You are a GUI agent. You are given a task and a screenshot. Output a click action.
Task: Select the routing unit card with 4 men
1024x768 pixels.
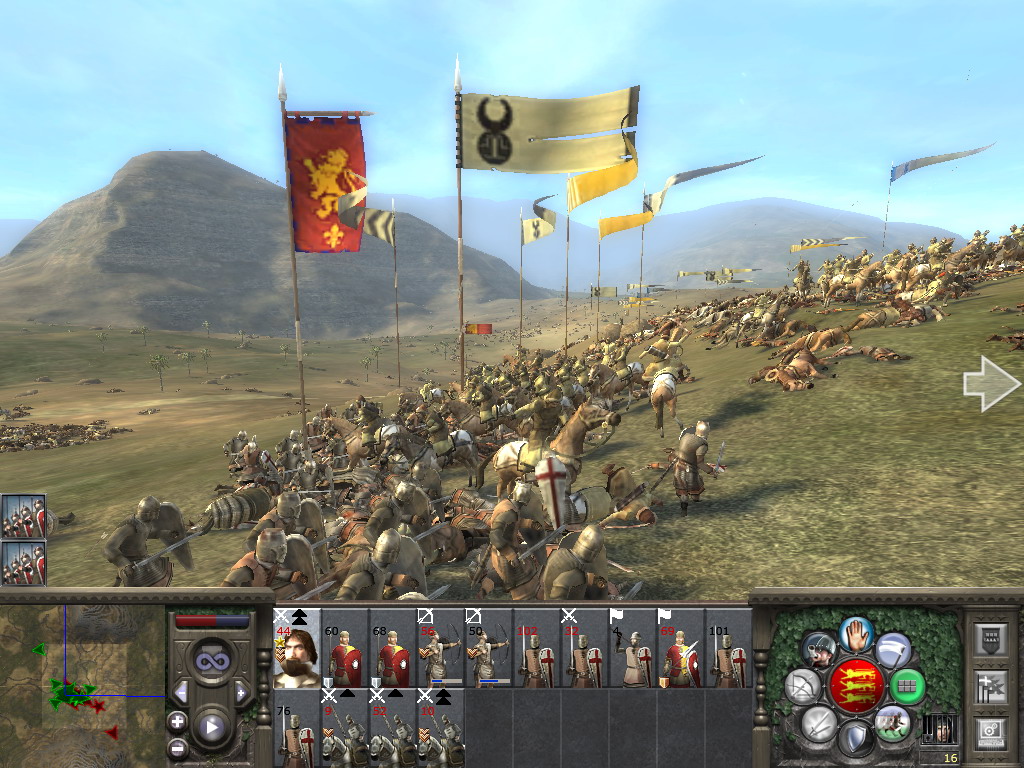pos(633,648)
